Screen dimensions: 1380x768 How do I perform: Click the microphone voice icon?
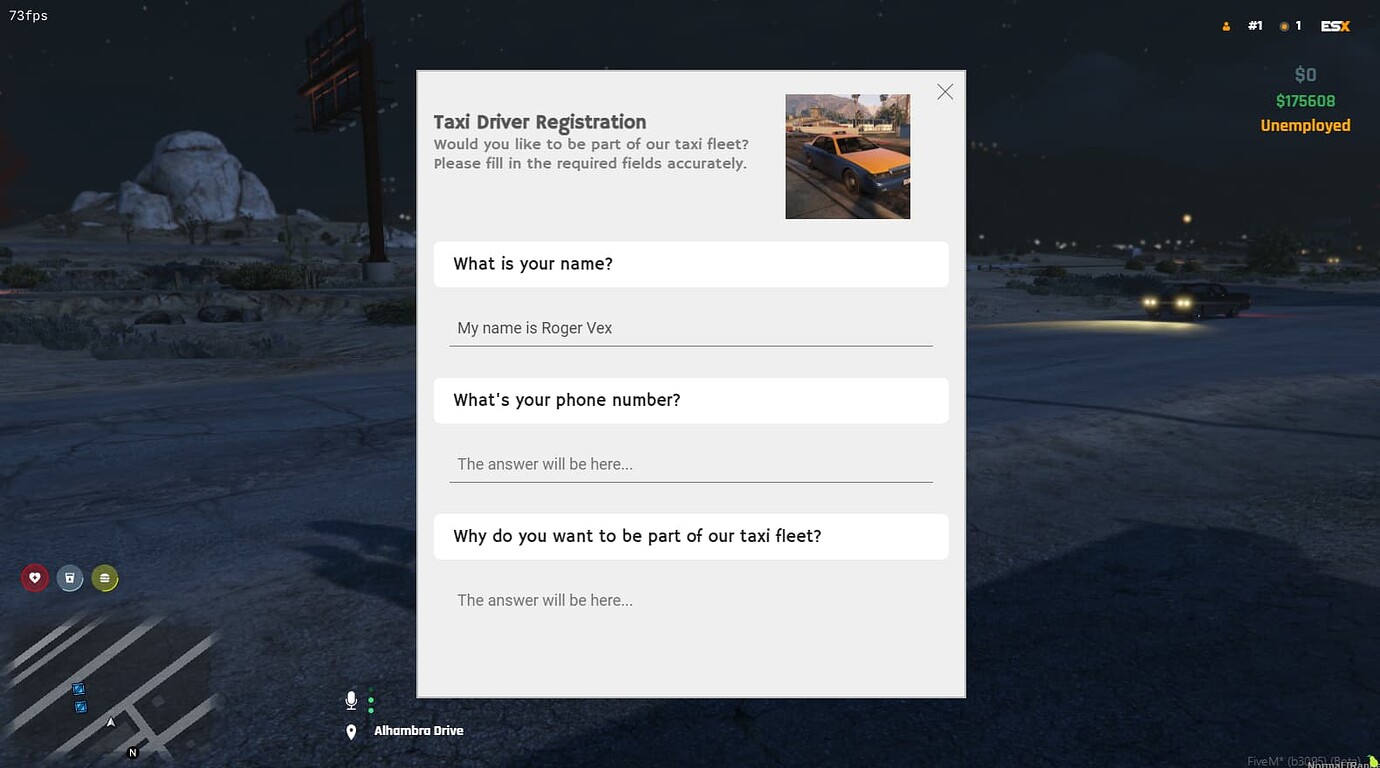click(351, 700)
